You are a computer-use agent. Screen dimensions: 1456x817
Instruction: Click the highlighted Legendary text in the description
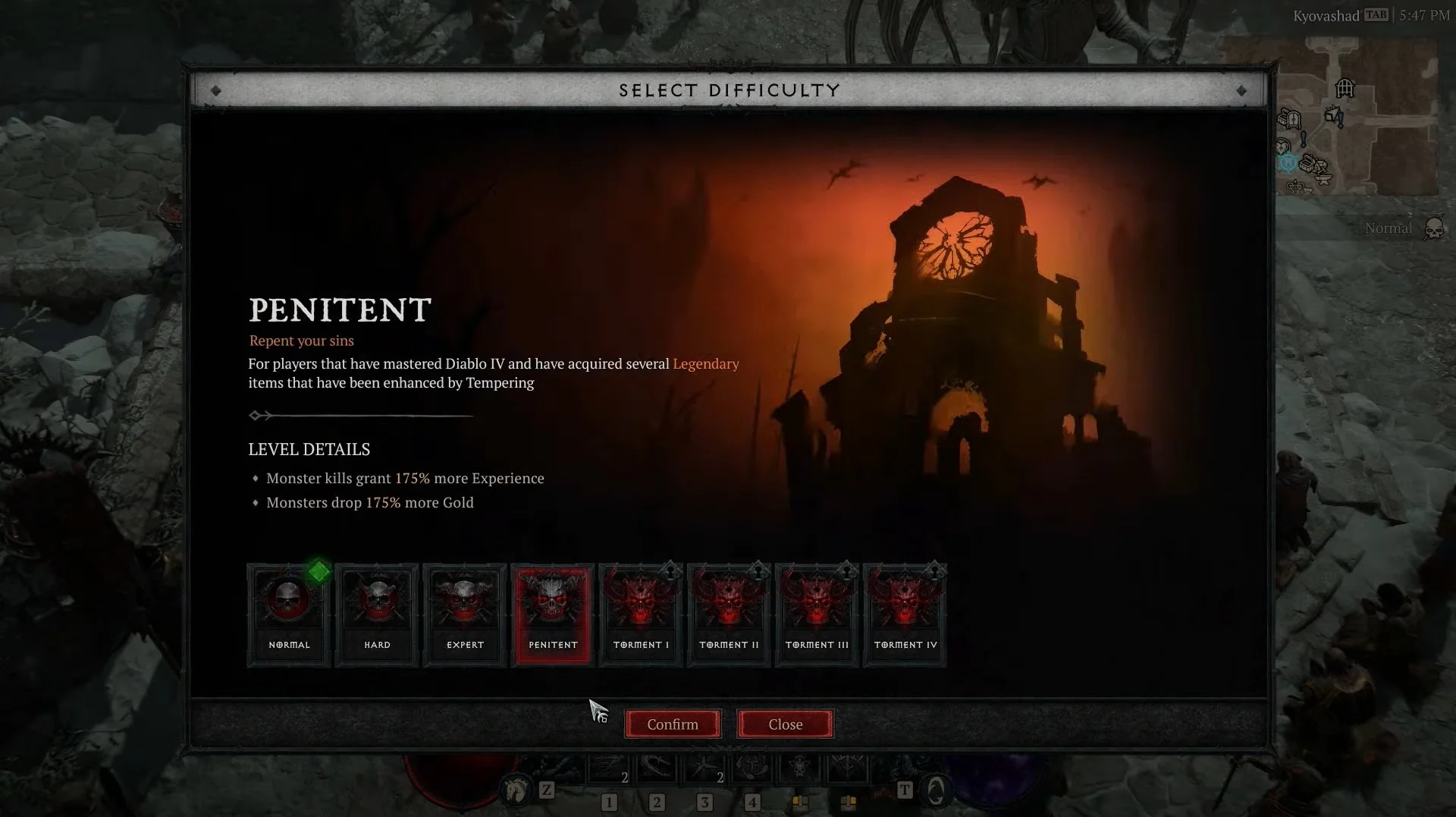point(706,364)
